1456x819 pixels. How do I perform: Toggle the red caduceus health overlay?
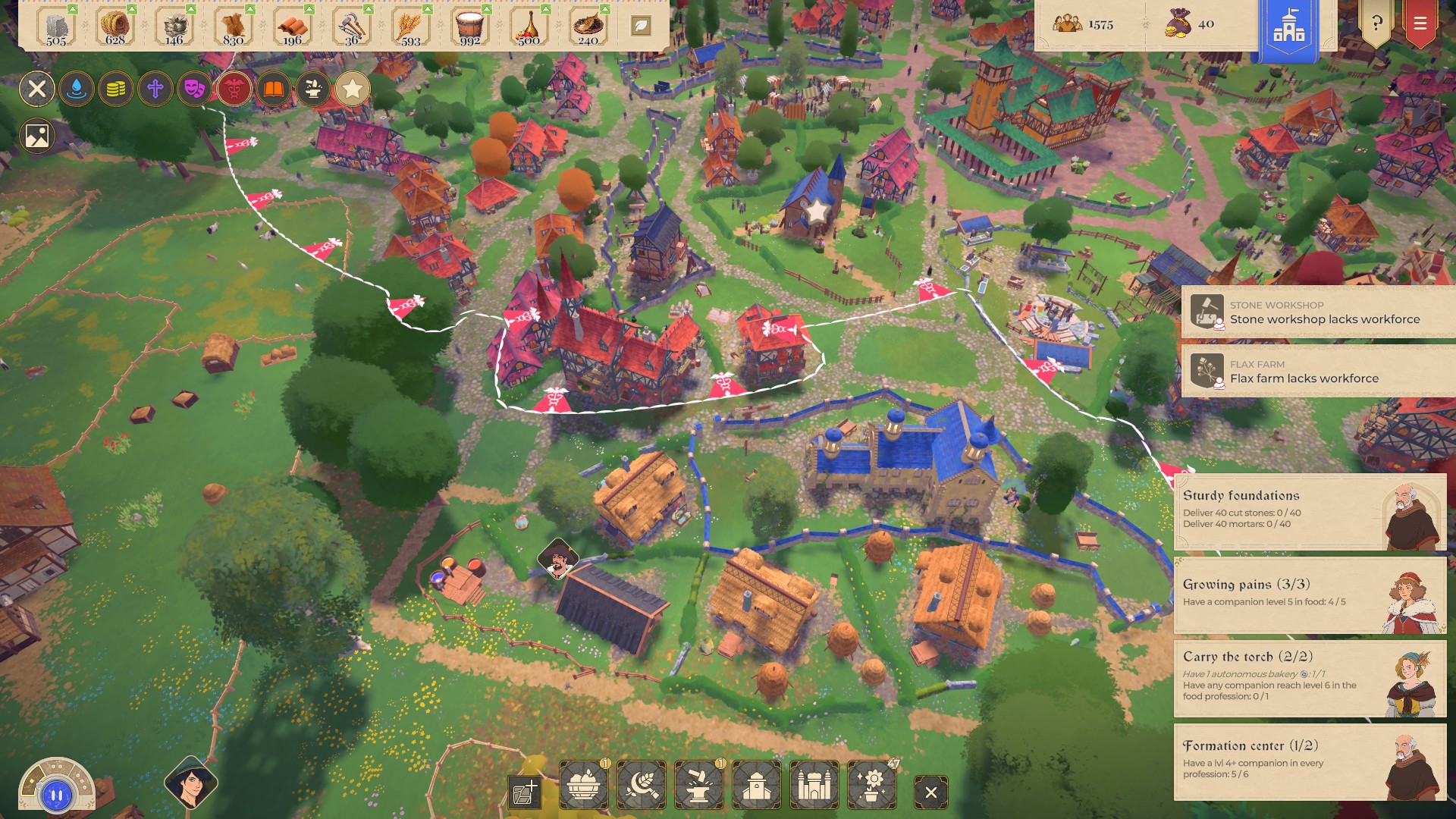tap(234, 89)
